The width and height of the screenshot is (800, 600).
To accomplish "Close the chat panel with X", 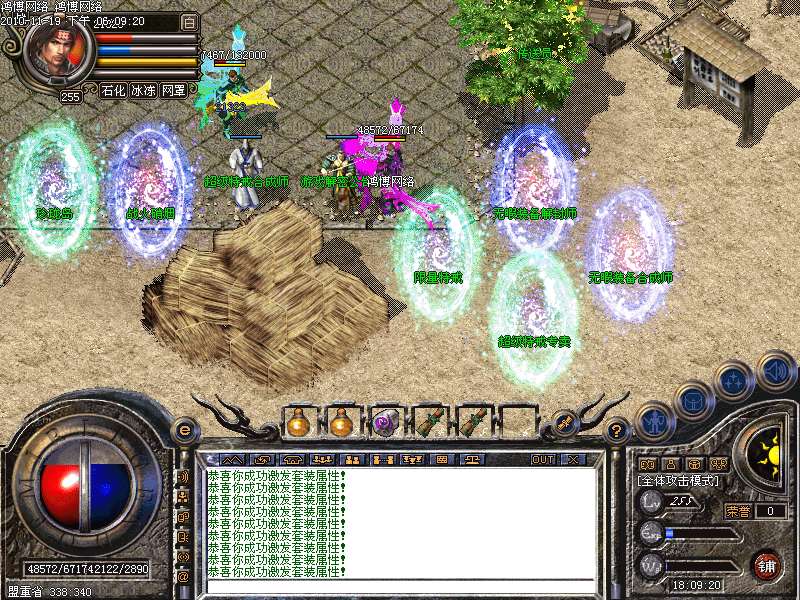I will [573, 459].
